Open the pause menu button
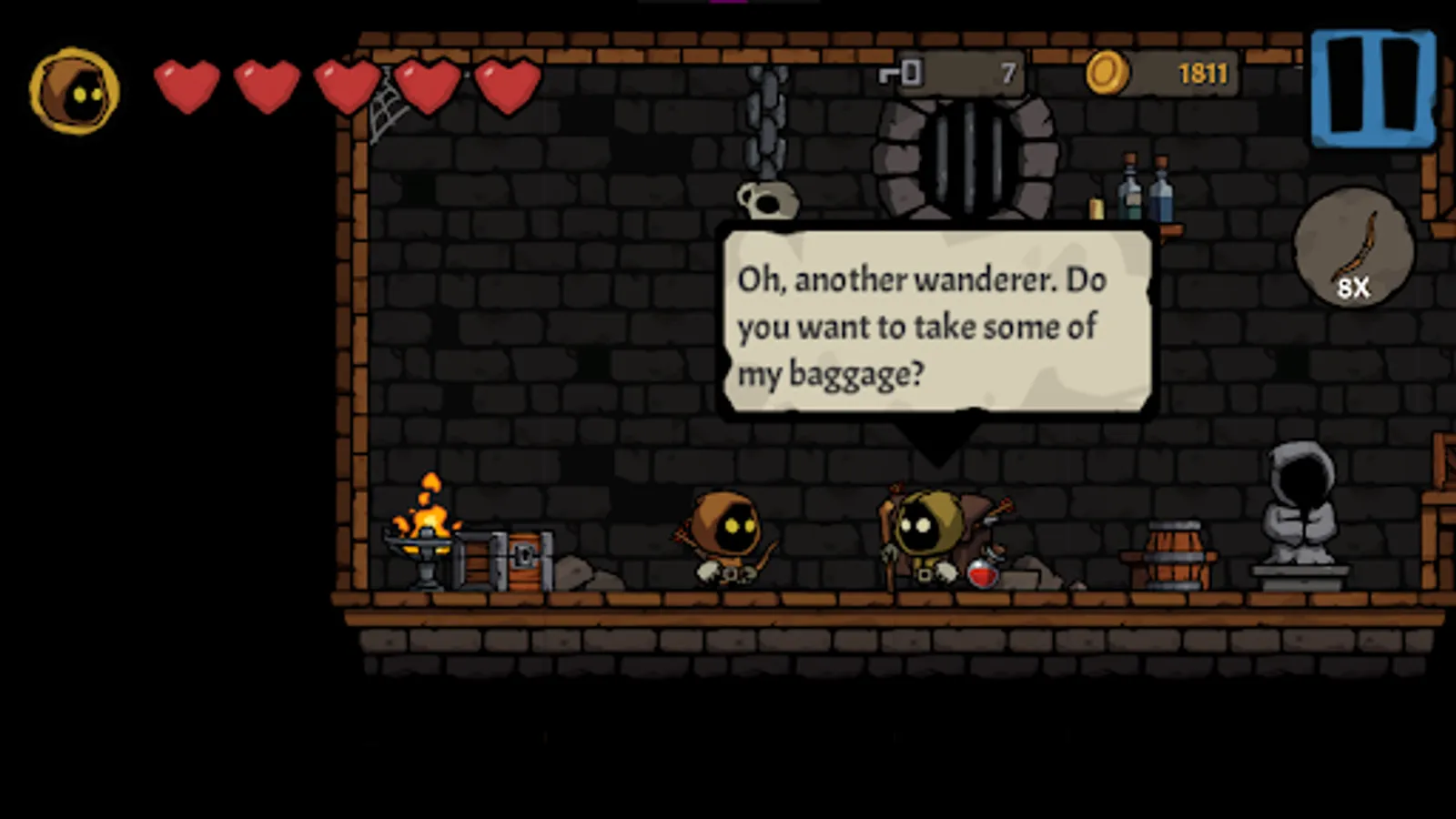 (x=1370, y=88)
